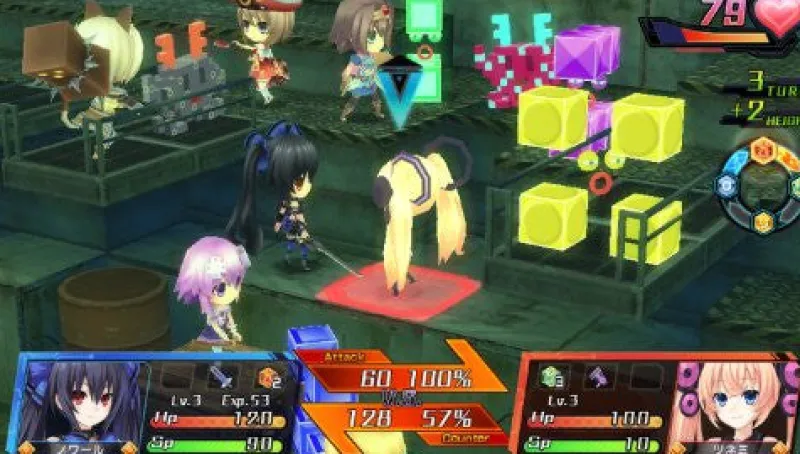Click the orange cube icon in Noire's panel
The height and width of the screenshot is (454, 800).
[x=267, y=377]
